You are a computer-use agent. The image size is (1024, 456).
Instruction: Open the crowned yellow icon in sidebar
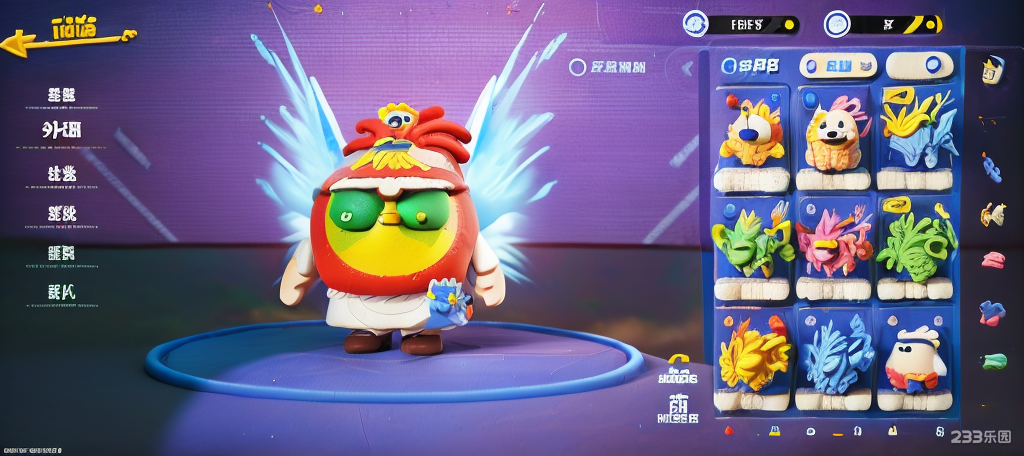(991, 72)
